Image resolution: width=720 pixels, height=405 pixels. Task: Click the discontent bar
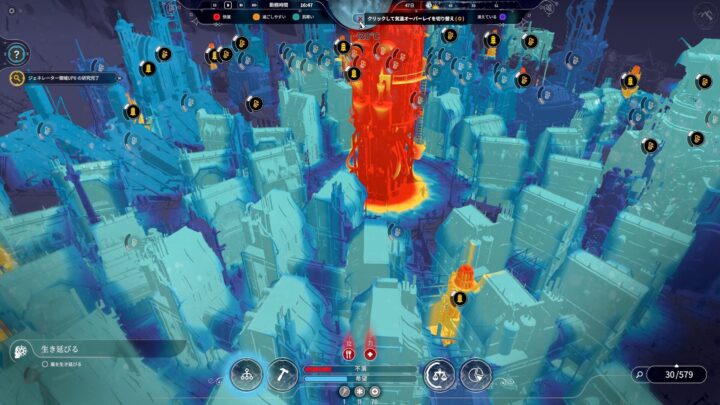[360, 369]
